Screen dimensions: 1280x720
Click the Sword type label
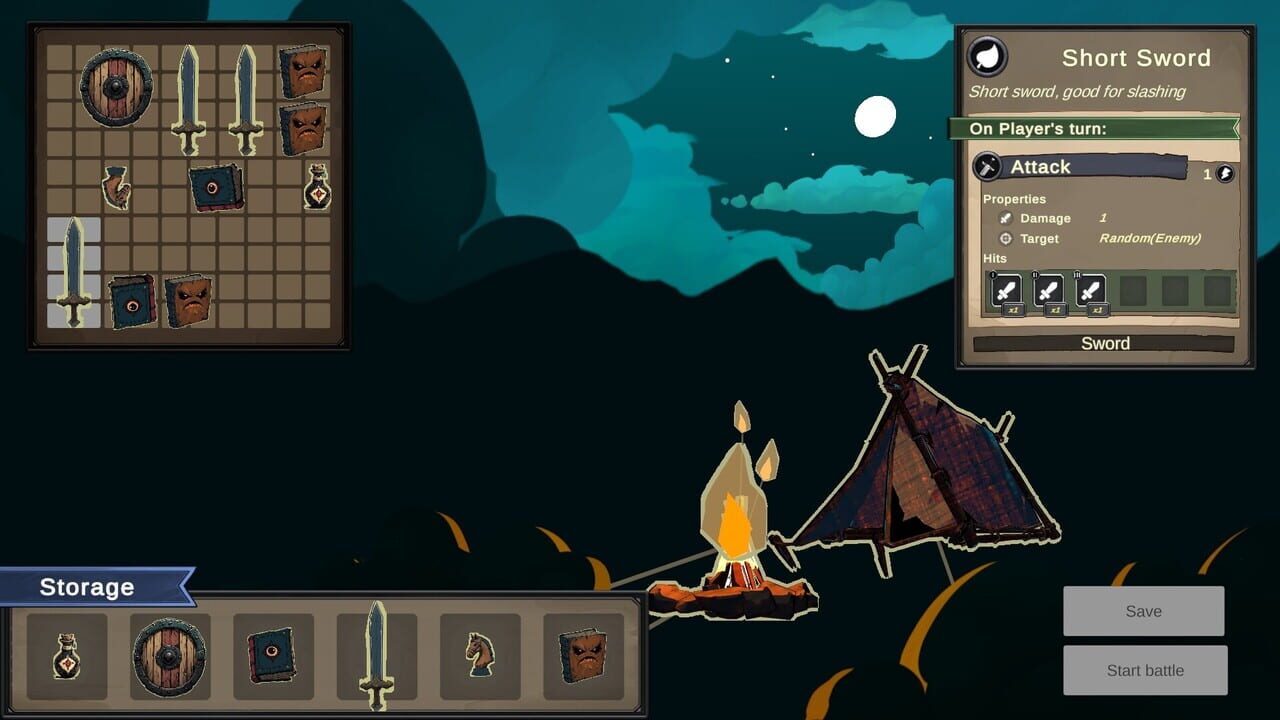click(x=1105, y=343)
